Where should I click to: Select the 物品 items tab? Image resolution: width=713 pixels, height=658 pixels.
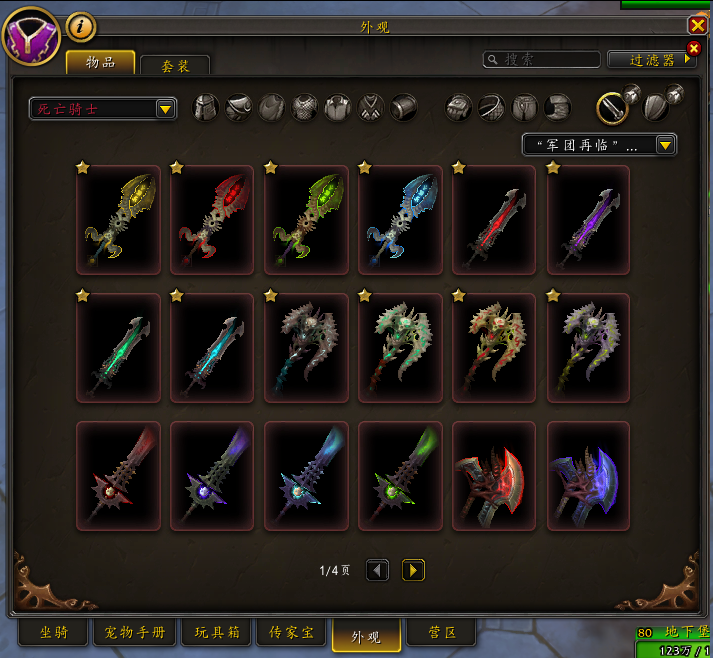[x=100, y=62]
